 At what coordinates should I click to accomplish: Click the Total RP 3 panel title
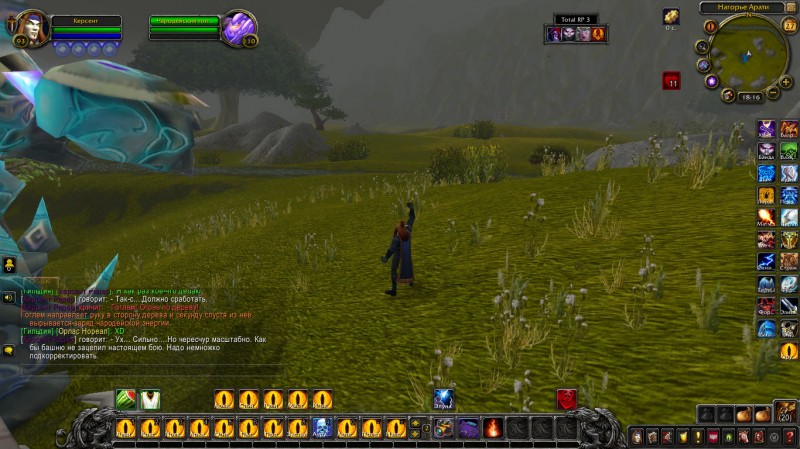click(x=575, y=19)
